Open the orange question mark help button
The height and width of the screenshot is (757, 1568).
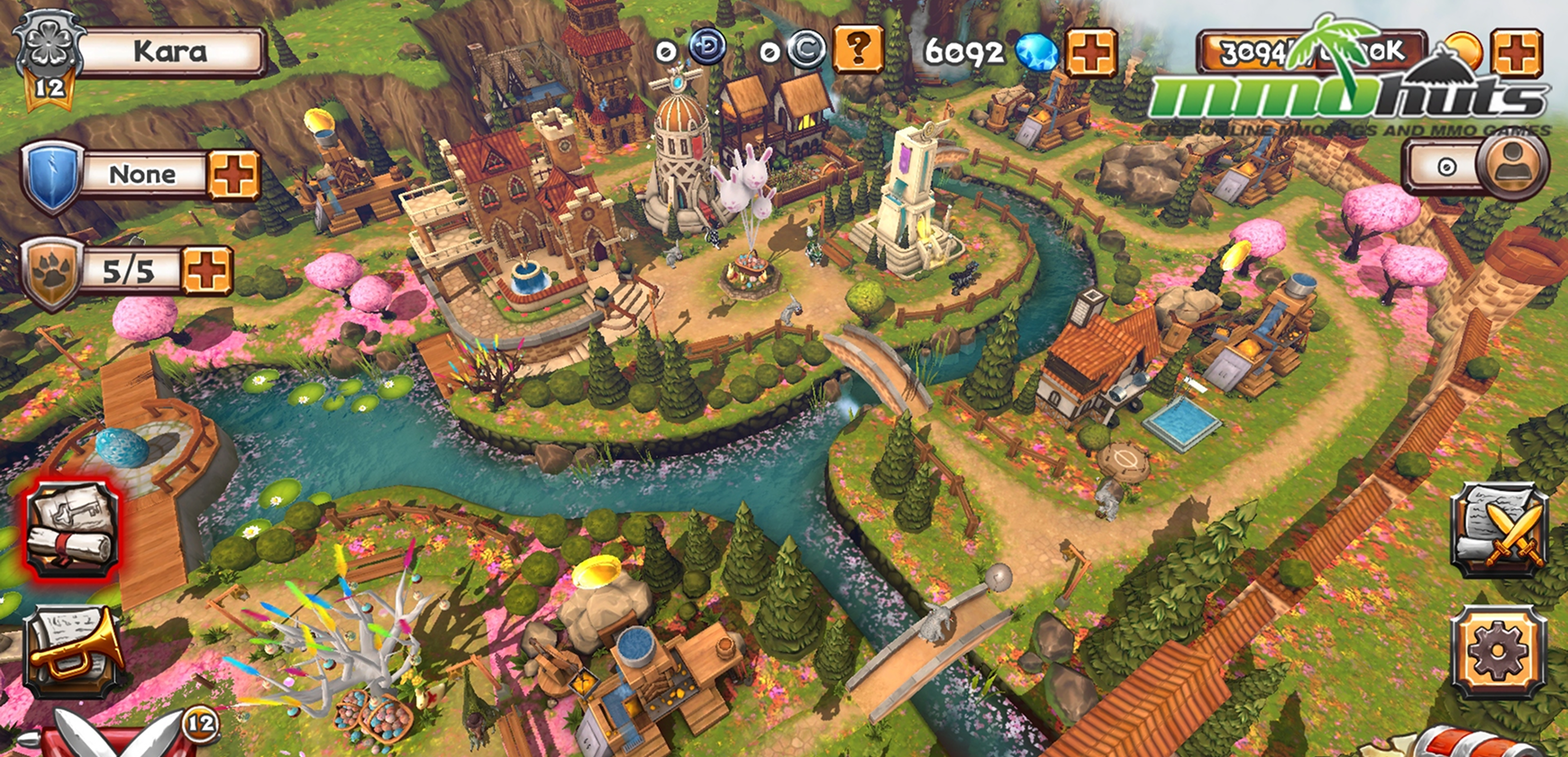click(857, 49)
